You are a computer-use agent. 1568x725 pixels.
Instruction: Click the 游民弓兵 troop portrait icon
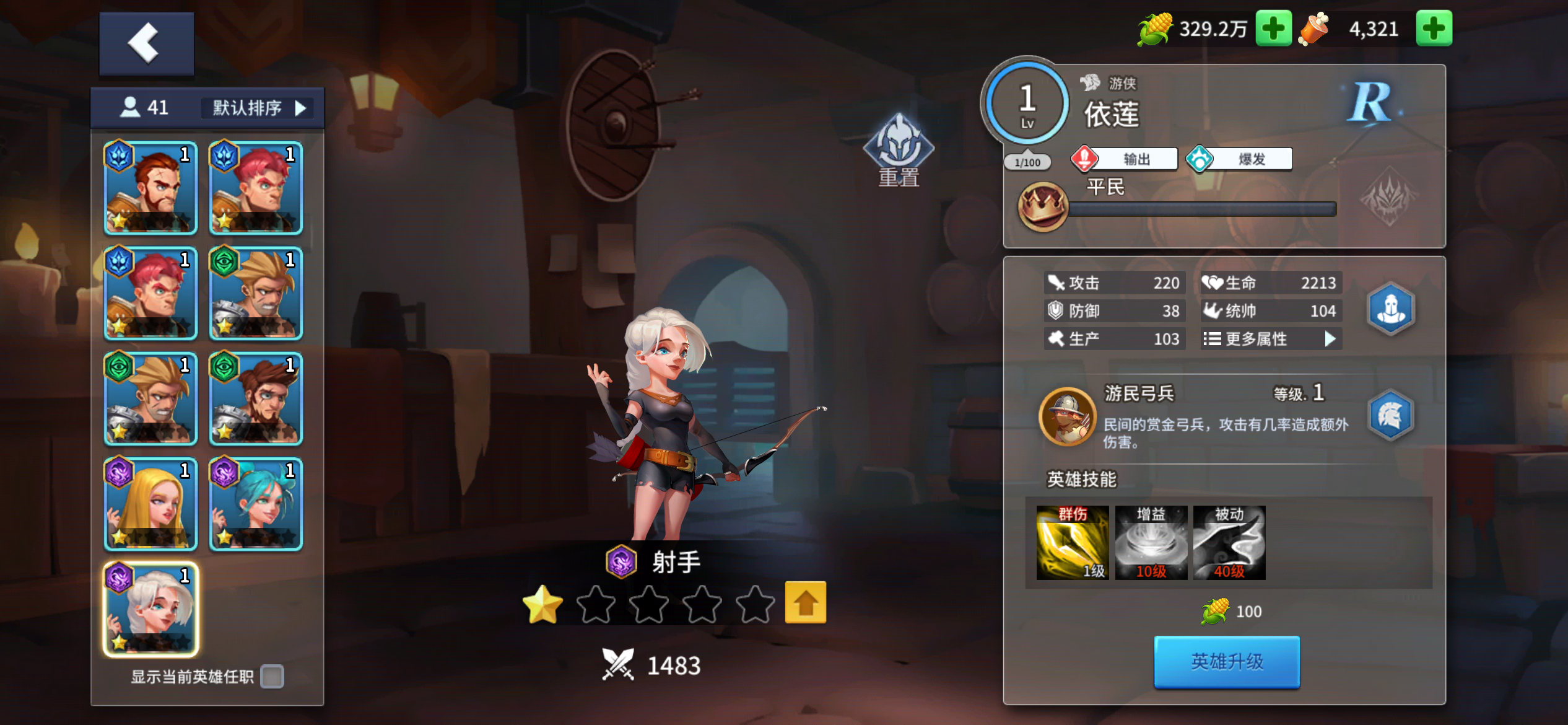1068,418
